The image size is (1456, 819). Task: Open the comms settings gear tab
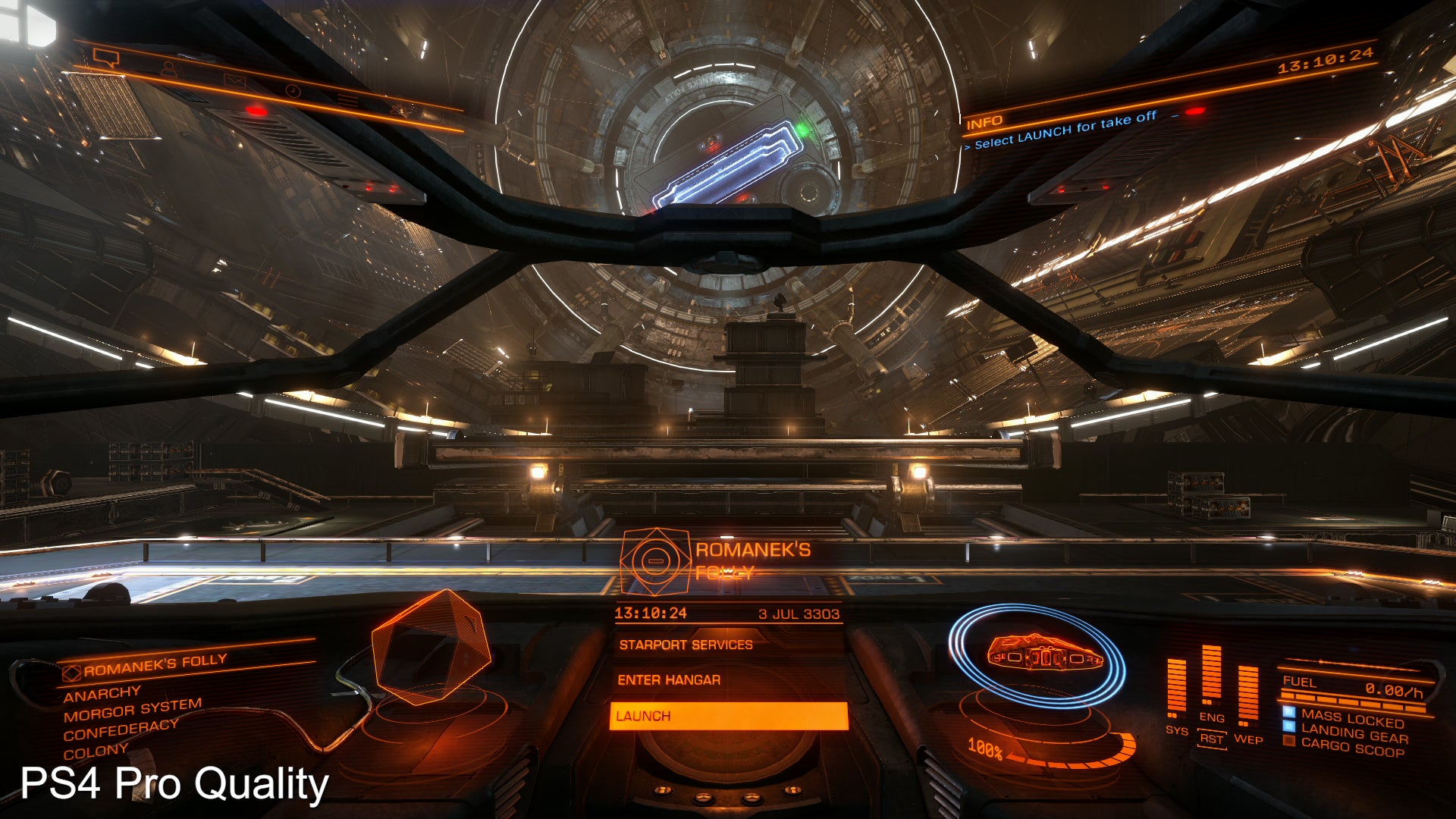coord(400,111)
